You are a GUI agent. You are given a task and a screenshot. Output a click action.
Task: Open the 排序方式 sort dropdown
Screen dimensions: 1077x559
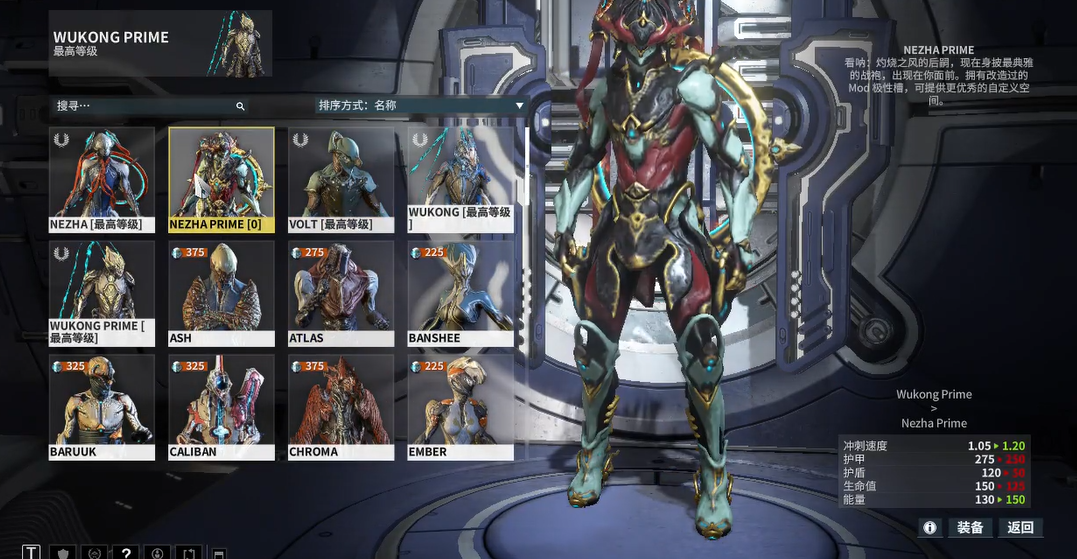point(420,106)
